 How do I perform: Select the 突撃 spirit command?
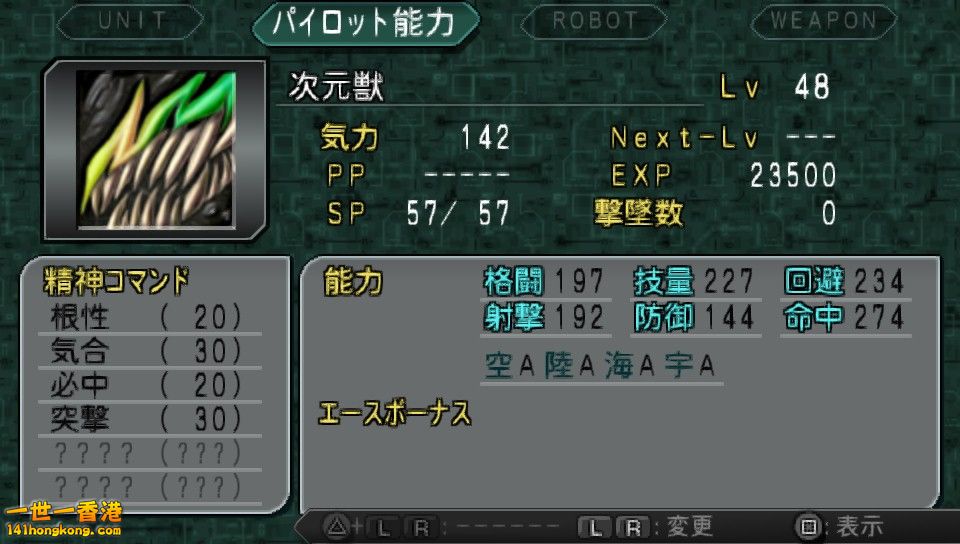point(146,420)
